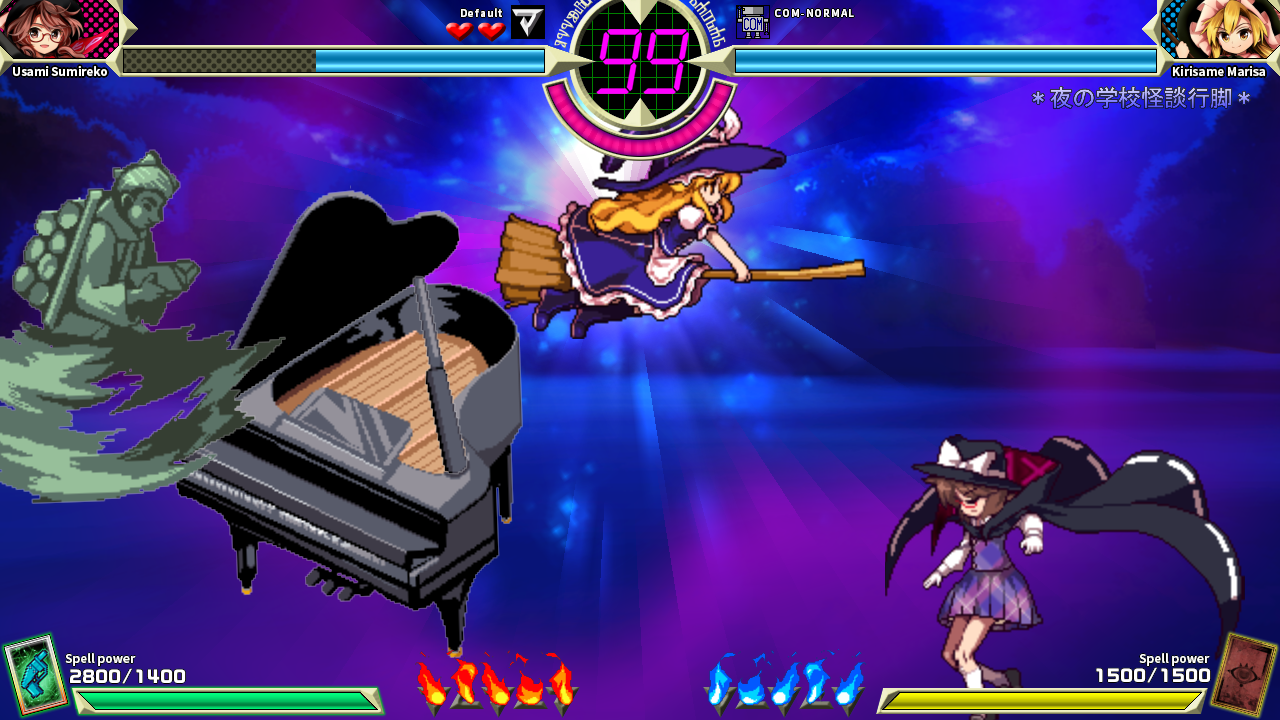Select the teal pistol spell card
Image resolution: width=1280 pixels, height=720 pixels.
(32, 673)
